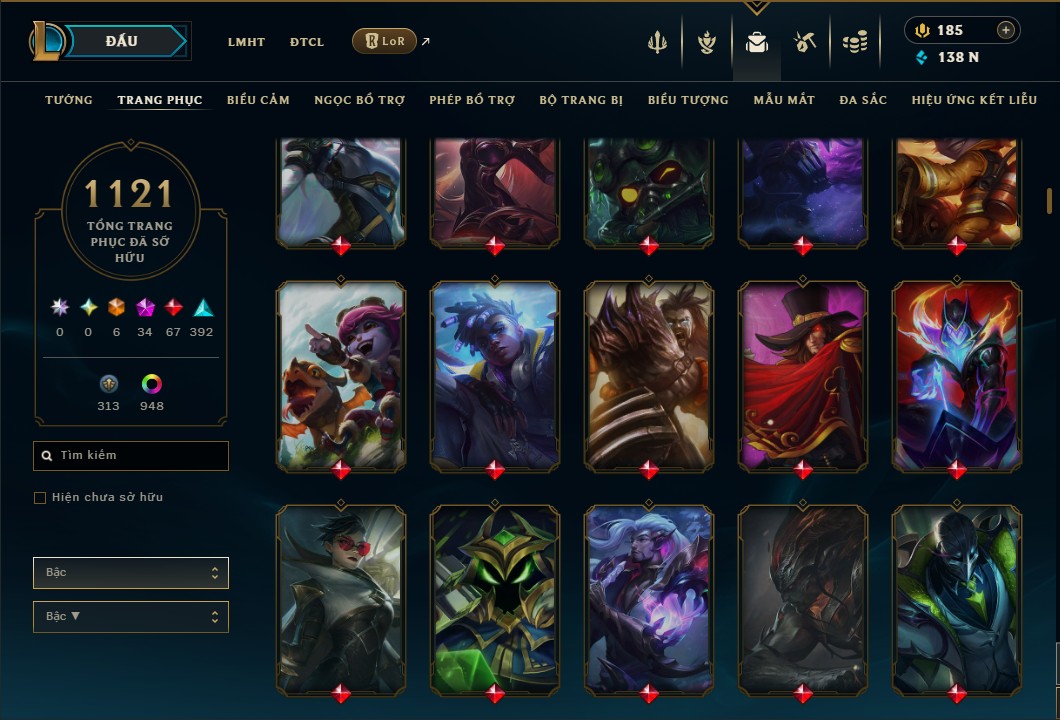Show the BIỂU TƯỢNG tab
The image size is (1060, 720).
688,100
